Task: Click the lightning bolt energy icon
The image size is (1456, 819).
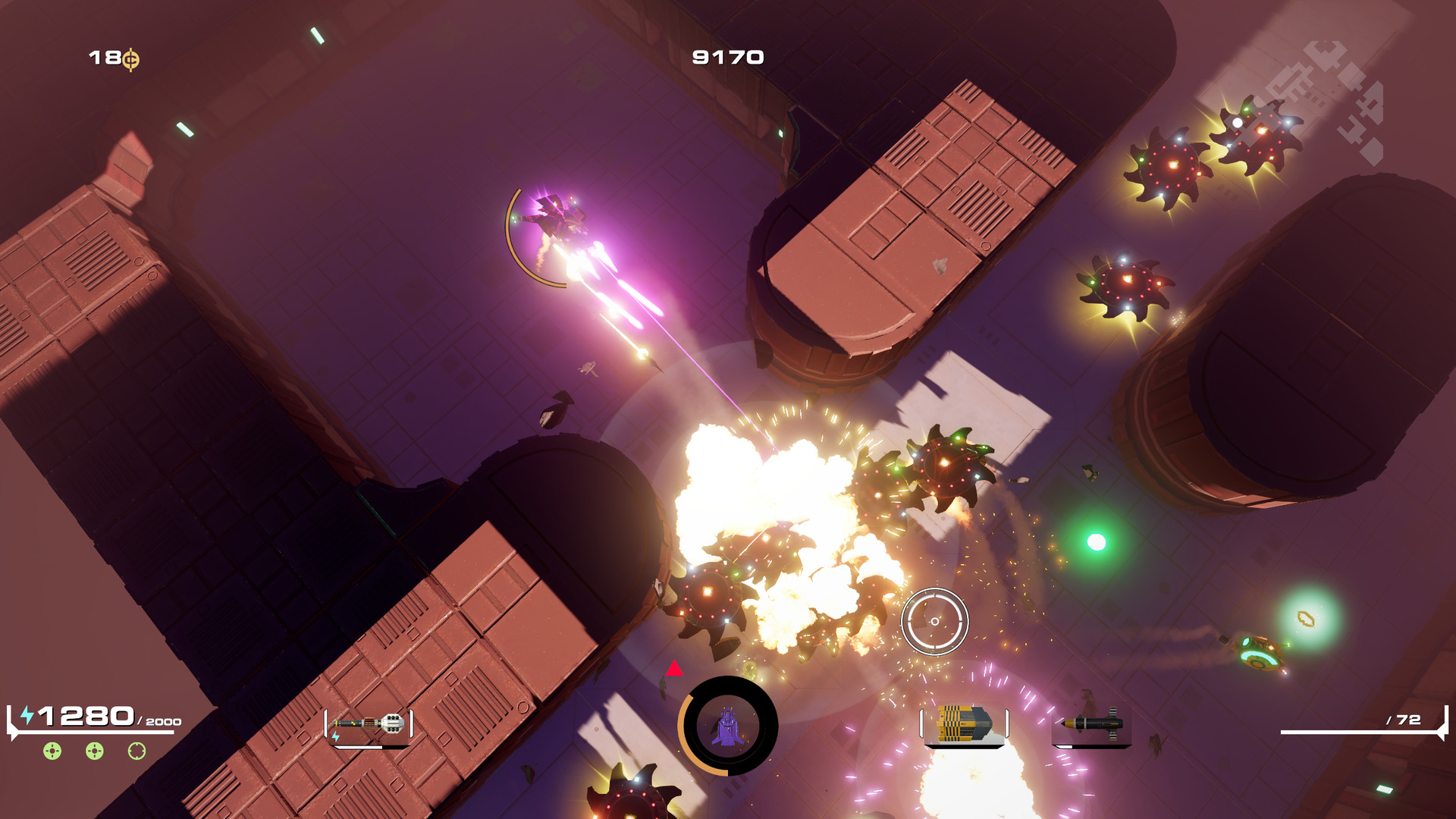Action: pyautogui.click(x=26, y=714)
